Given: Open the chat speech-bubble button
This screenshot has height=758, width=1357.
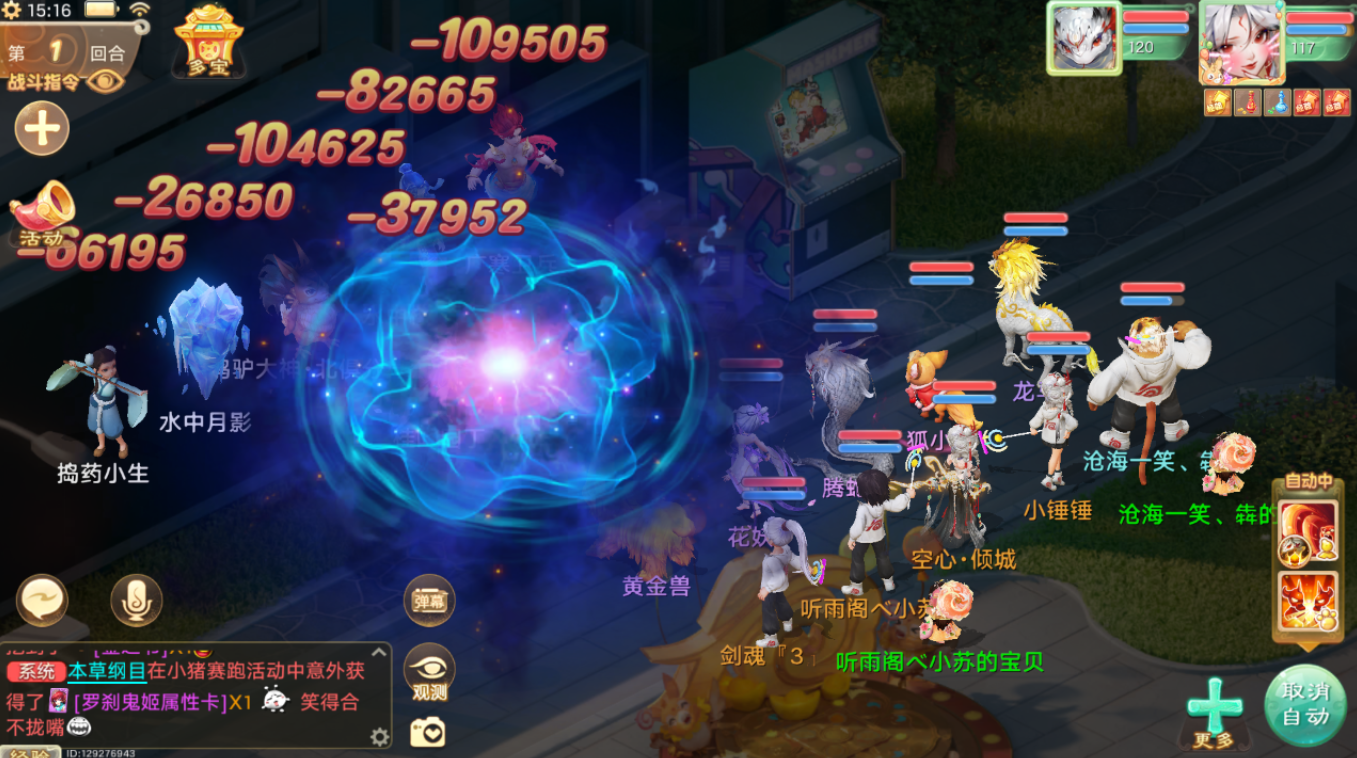Looking at the screenshot, I should pyautogui.click(x=42, y=600).
